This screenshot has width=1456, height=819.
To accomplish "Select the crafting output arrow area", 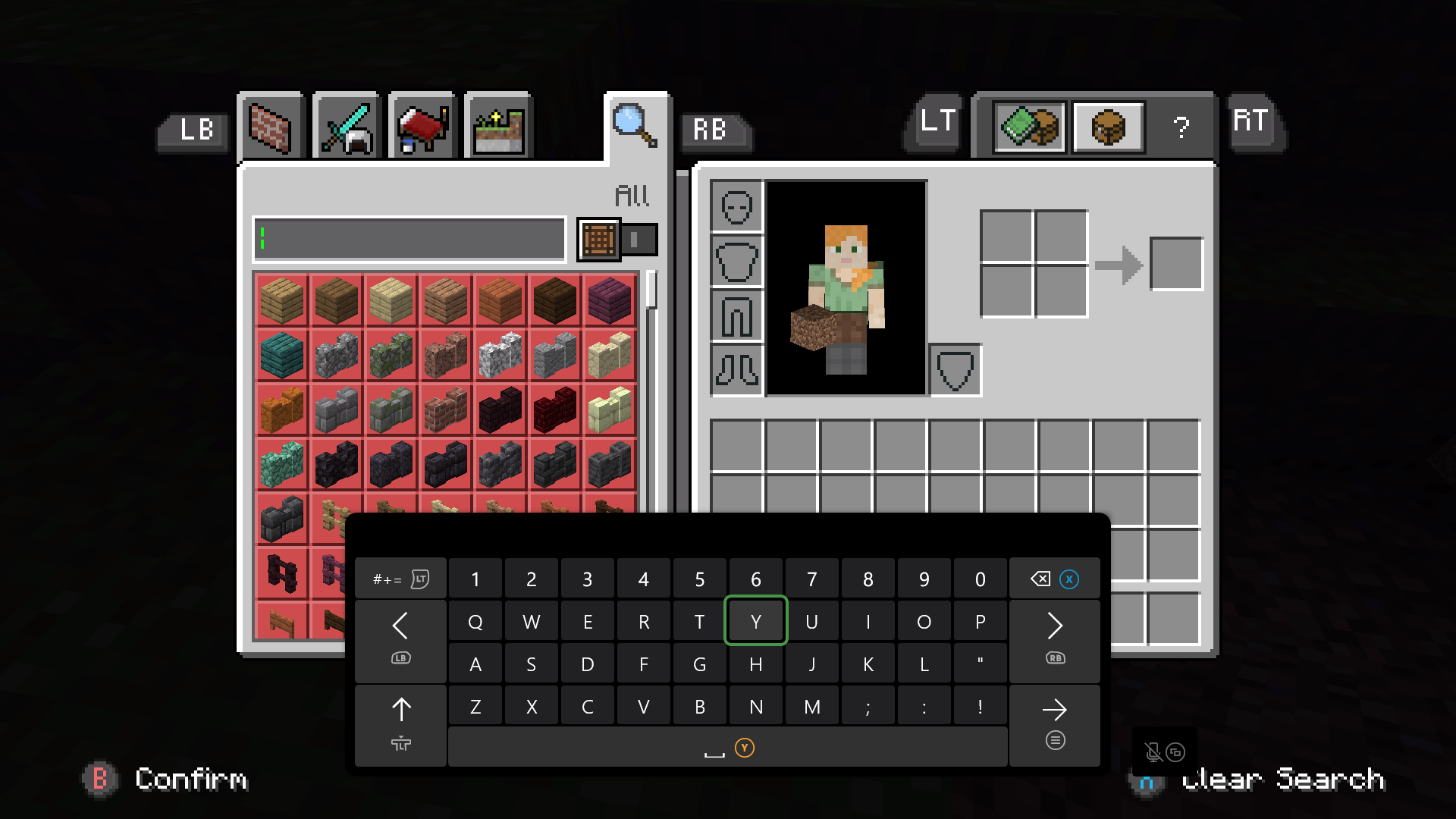I will [1118, 262].
